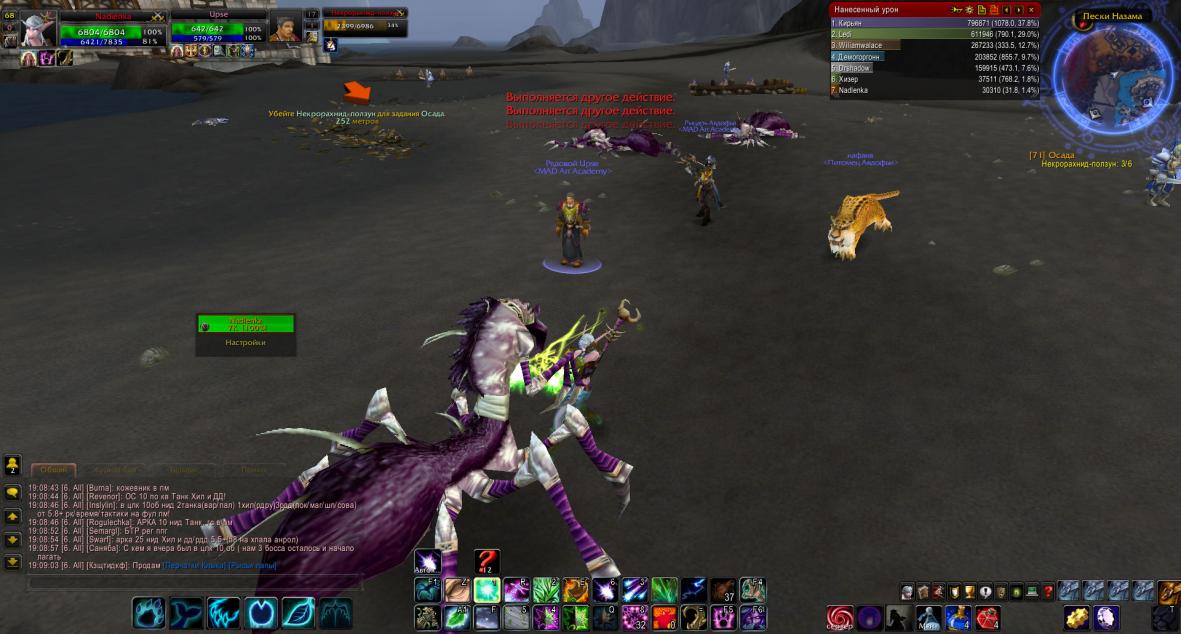
Task: Use the red question mark action button
Action: 486,562
